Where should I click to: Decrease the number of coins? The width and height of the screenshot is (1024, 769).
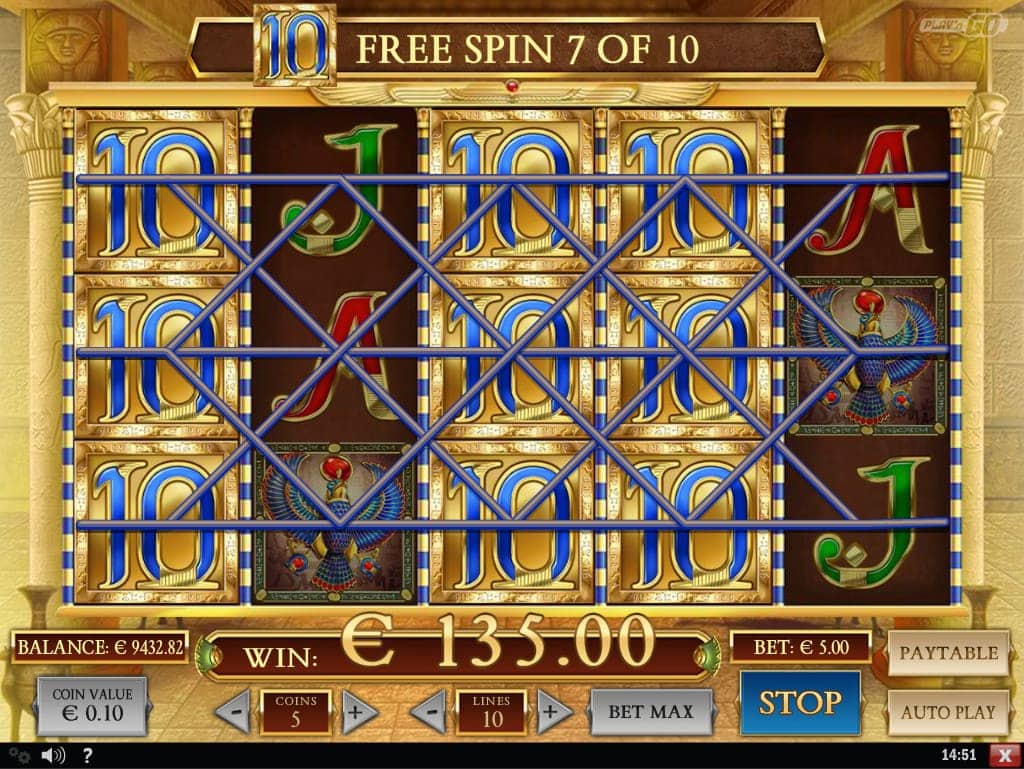[233, 712]
